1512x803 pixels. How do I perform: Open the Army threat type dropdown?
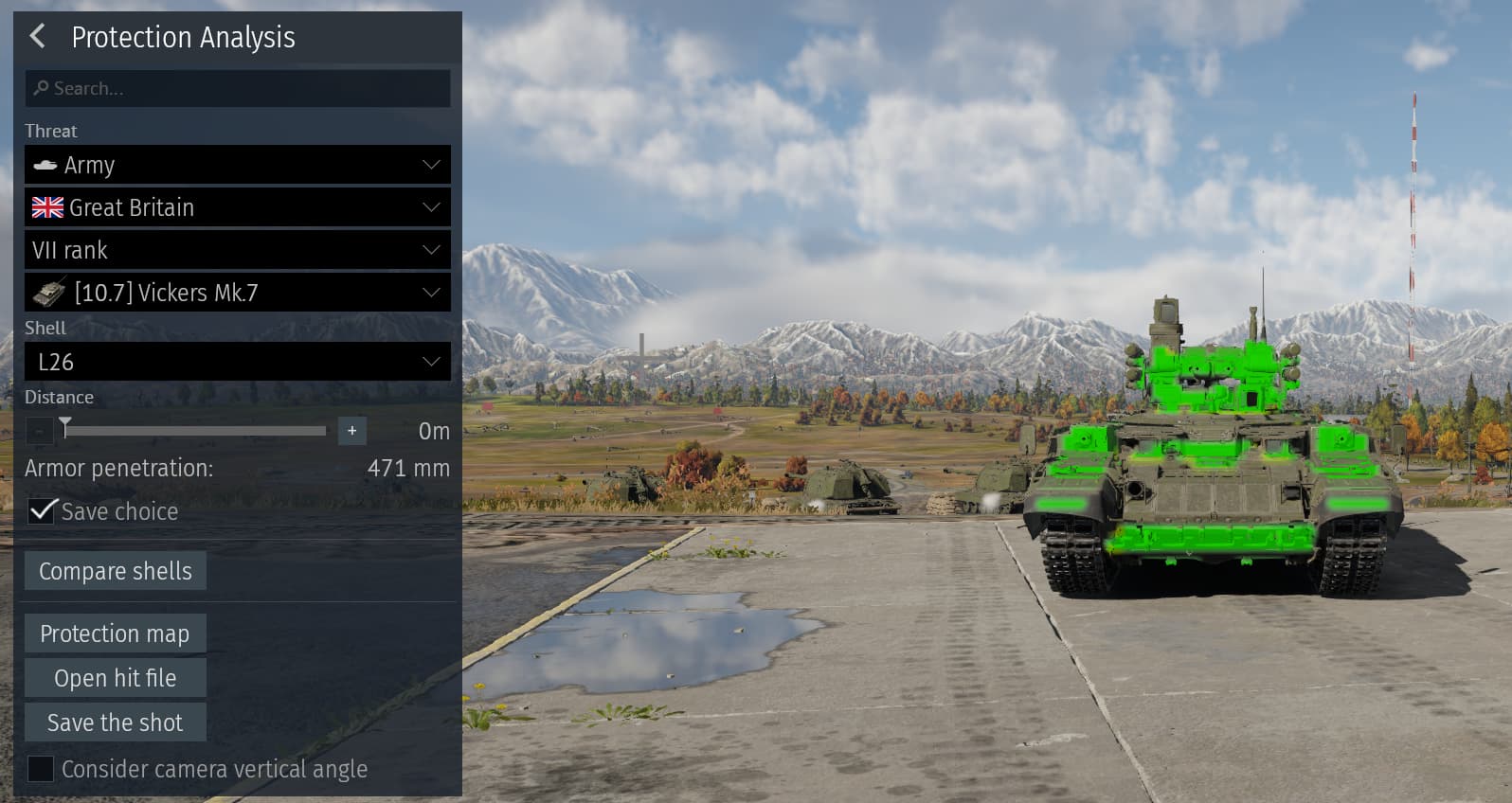pyautogui.click(x=237, y=165)
